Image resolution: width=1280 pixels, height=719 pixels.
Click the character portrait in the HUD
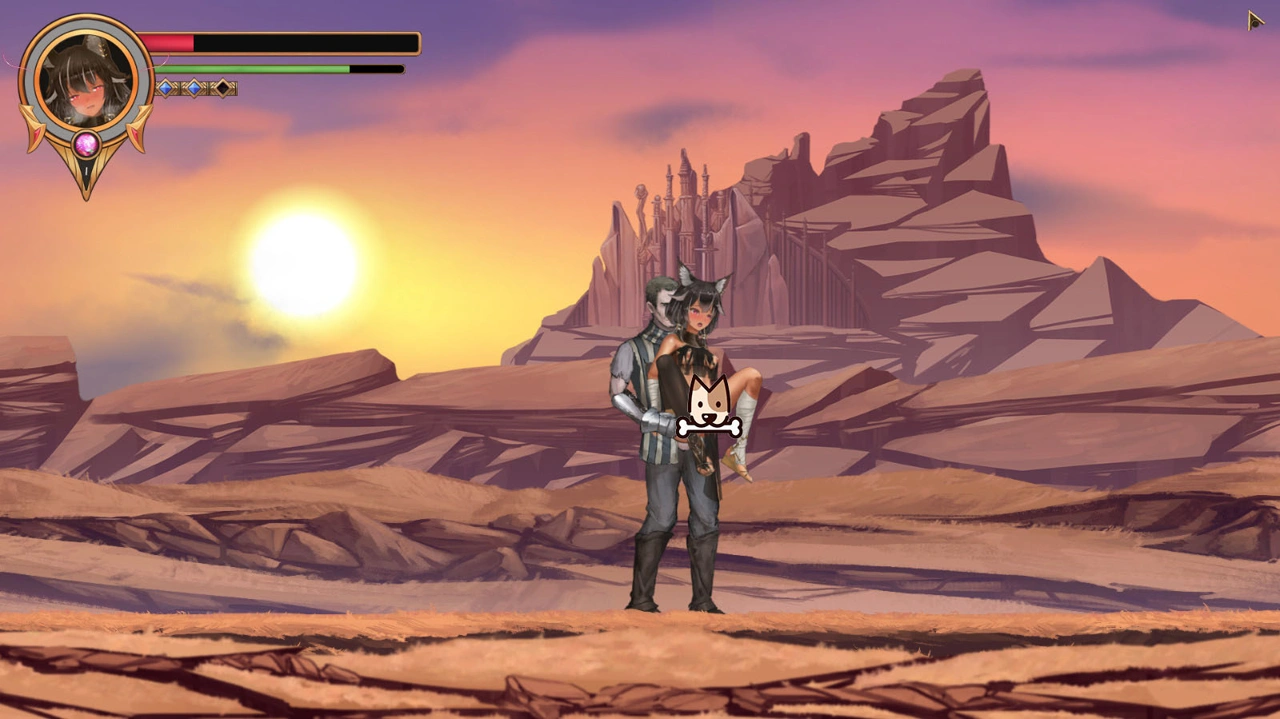86,79
